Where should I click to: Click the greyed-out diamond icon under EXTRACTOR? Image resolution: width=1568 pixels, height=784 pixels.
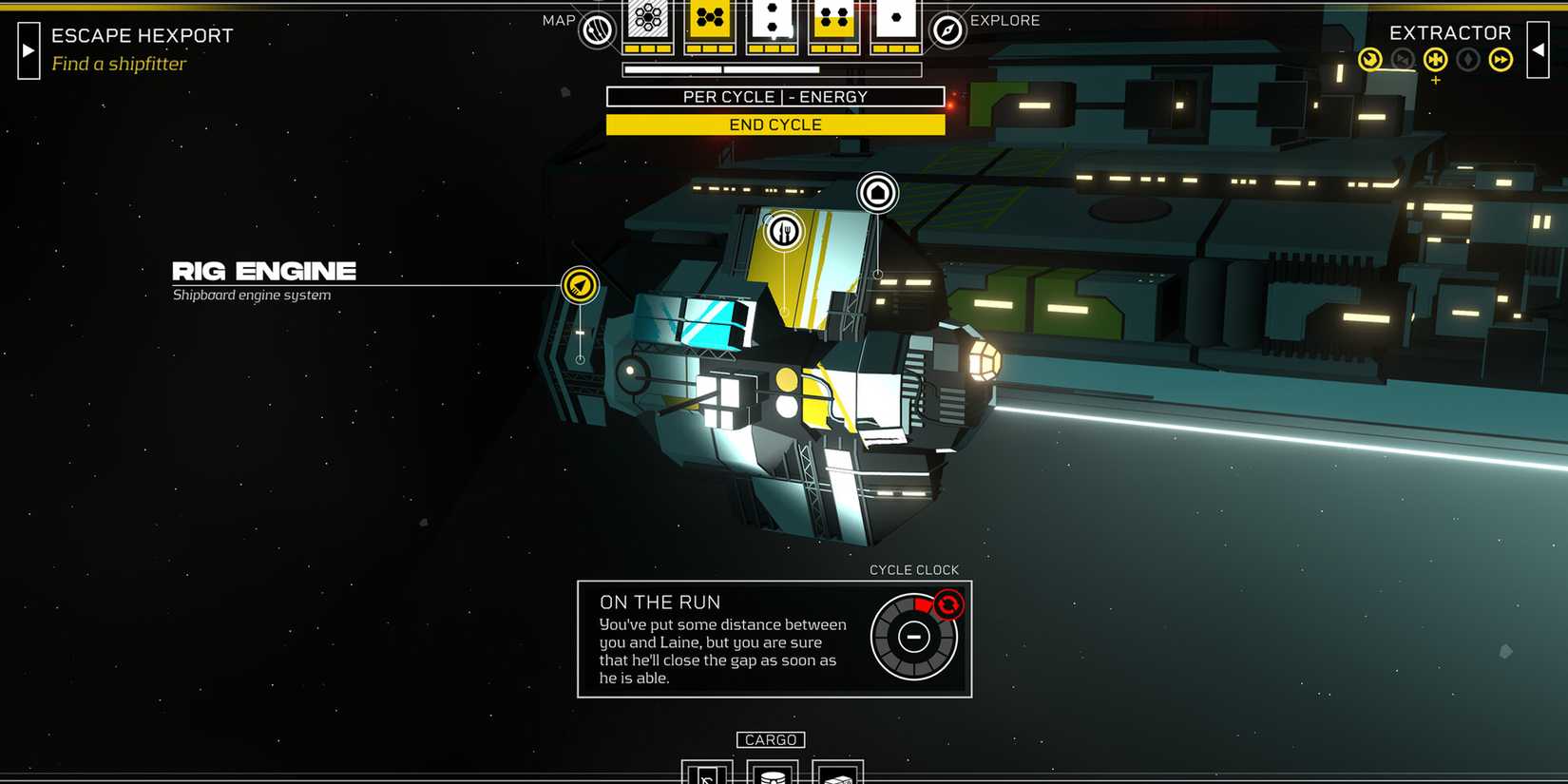point(1467,59)
